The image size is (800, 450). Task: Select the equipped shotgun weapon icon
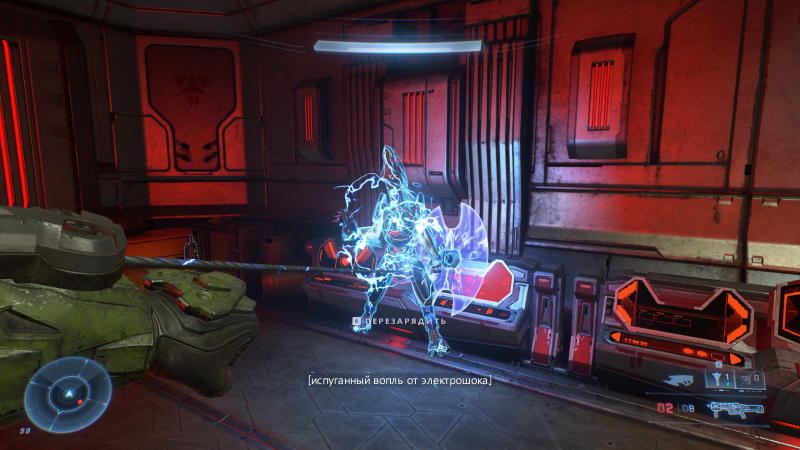pos(734,407)
